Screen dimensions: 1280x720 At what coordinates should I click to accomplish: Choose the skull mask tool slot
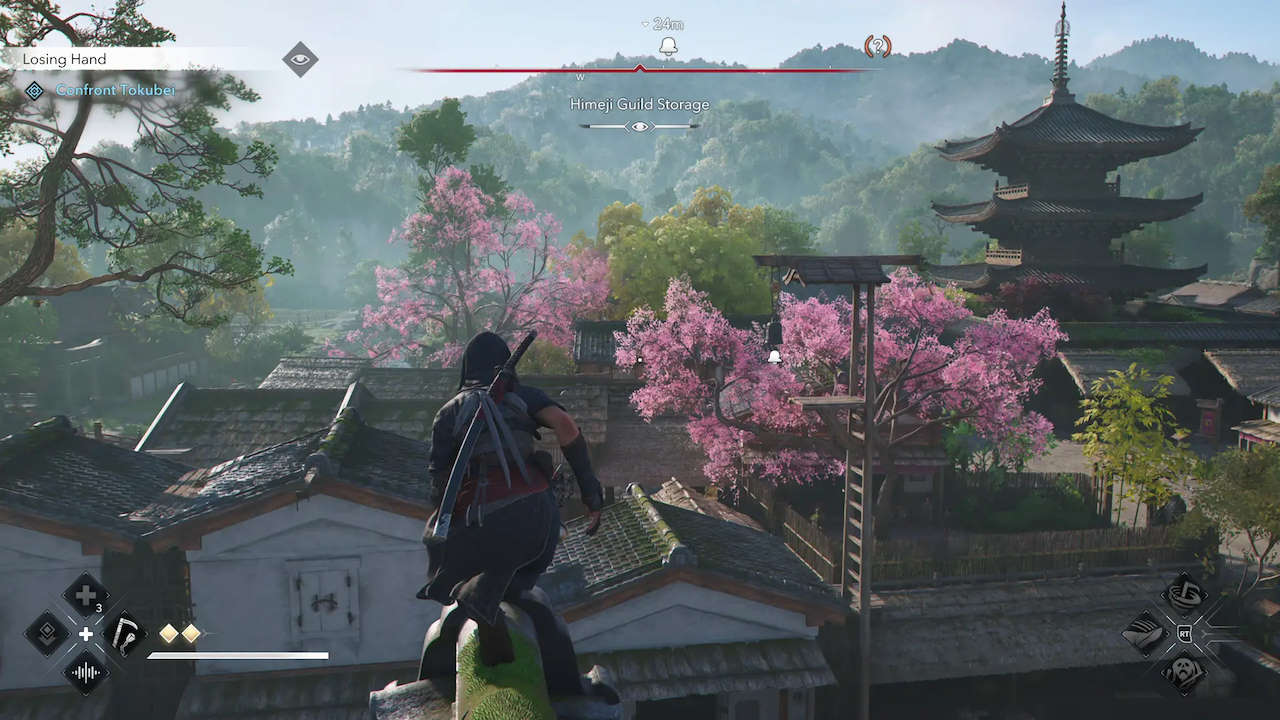click(x=1185, y=671)
